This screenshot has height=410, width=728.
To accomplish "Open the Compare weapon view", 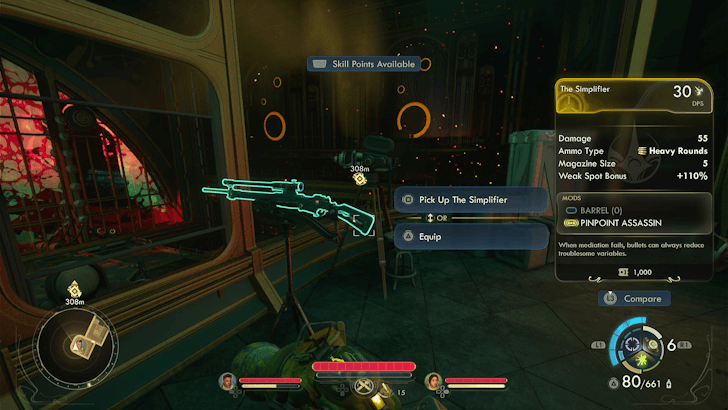I will (634, 298).
